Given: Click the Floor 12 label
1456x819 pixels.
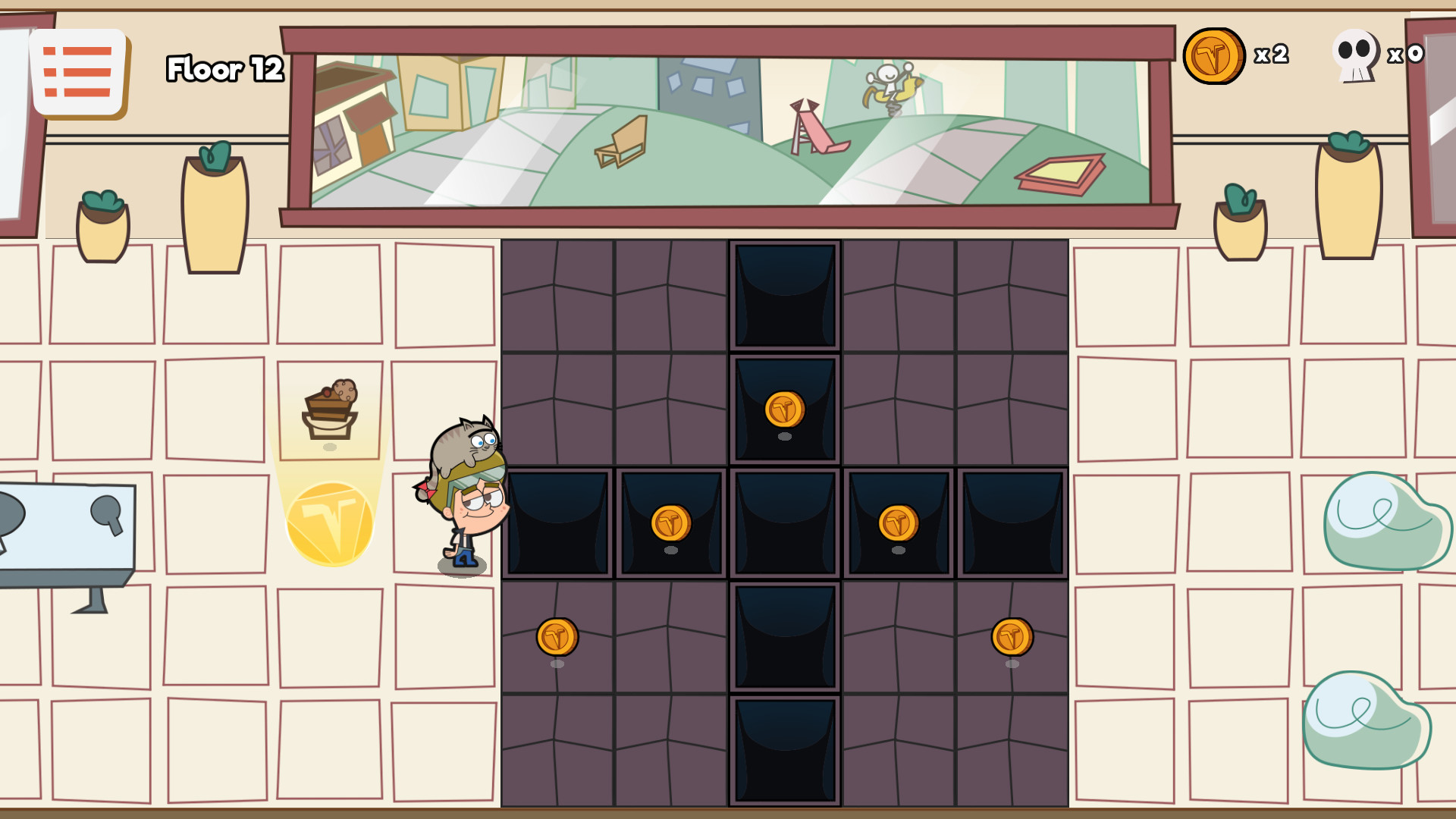Looking at the screenshot, I should [224, 69].
